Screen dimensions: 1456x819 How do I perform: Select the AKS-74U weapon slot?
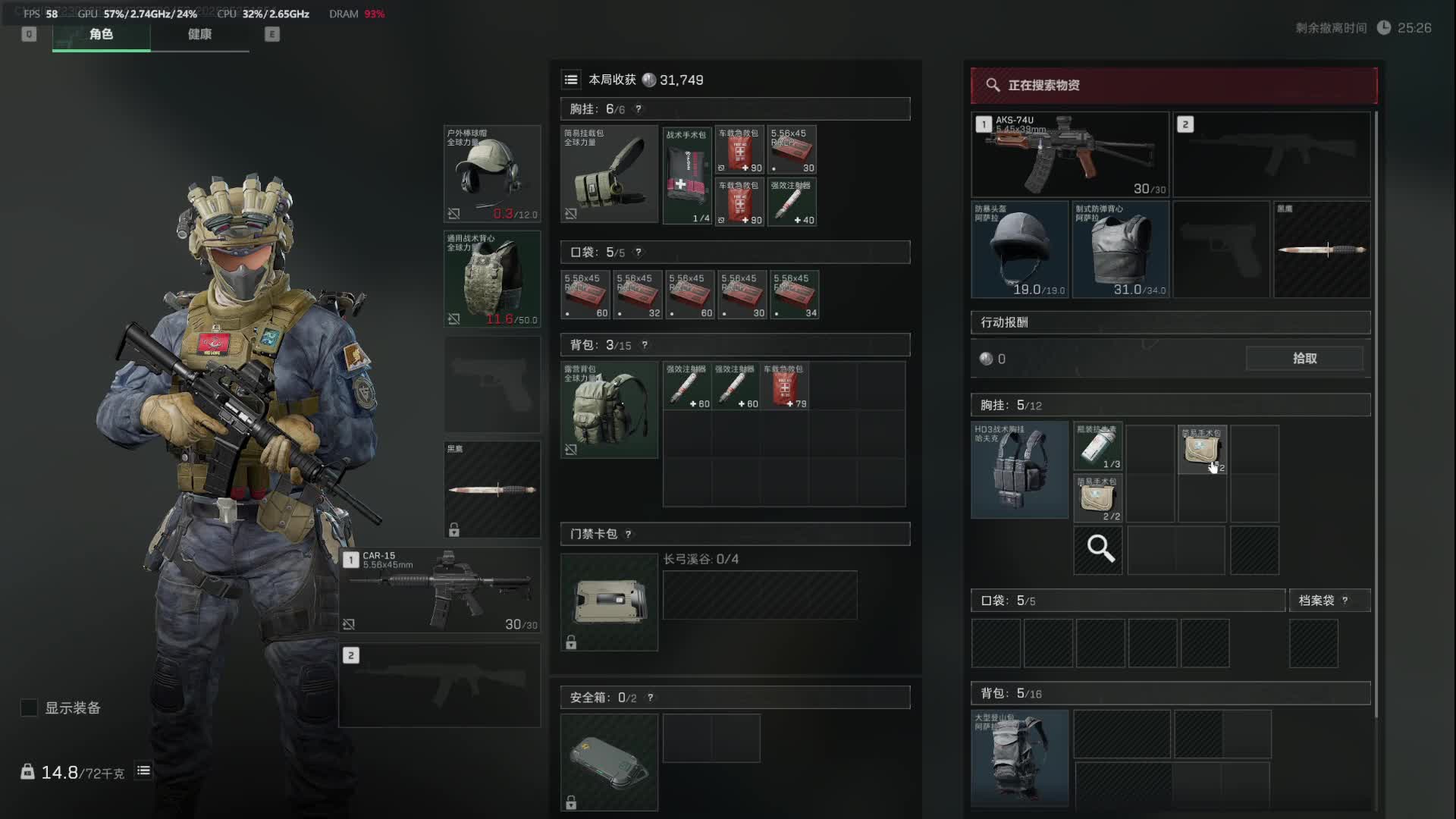1070,155
